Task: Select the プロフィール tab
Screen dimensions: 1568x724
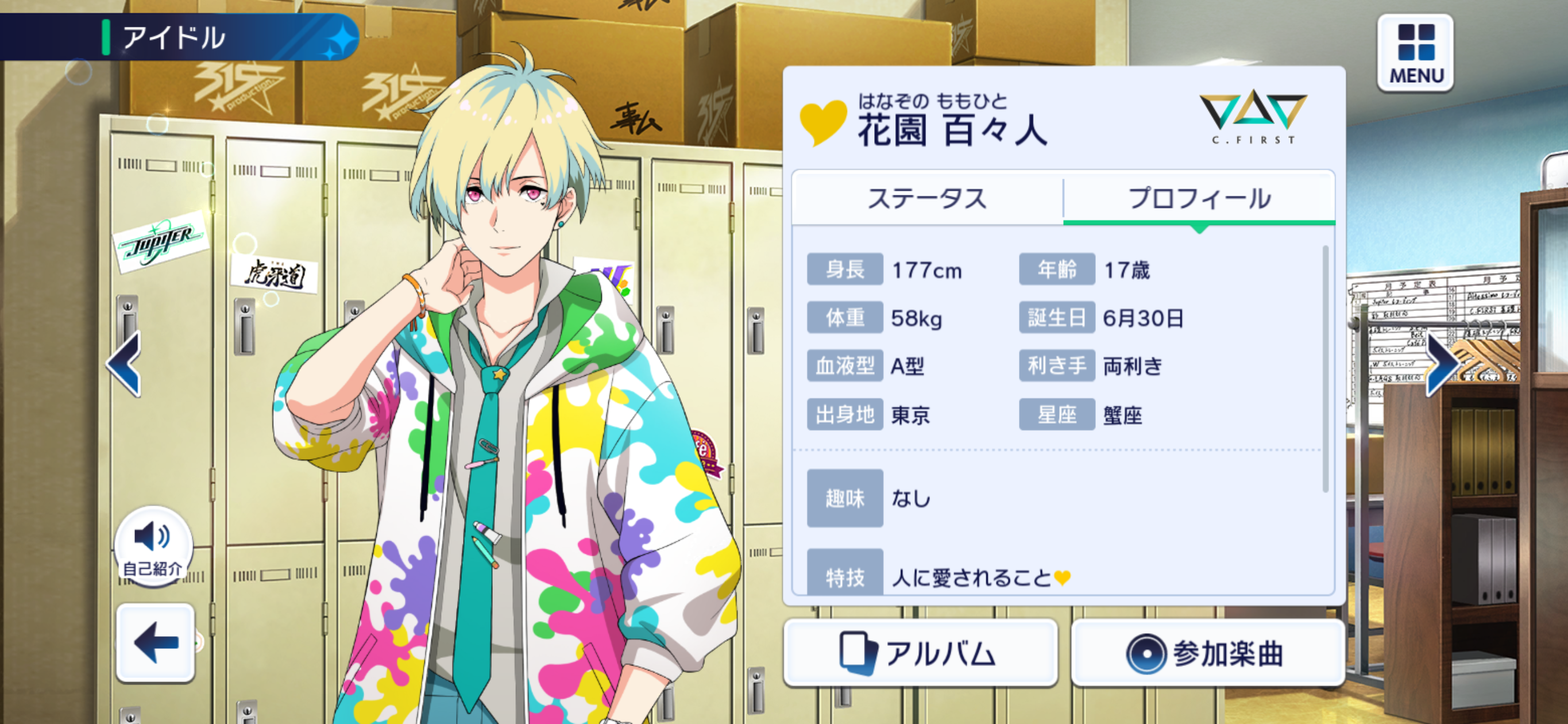Action: (x=1199, y=198)
